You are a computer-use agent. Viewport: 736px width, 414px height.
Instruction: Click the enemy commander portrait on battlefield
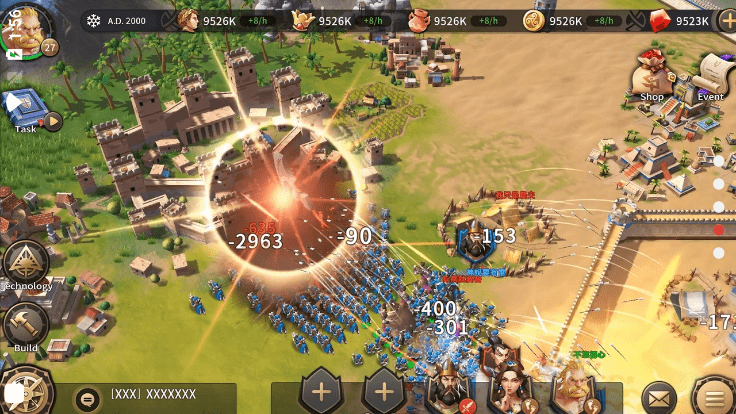(x=468, y=238)
